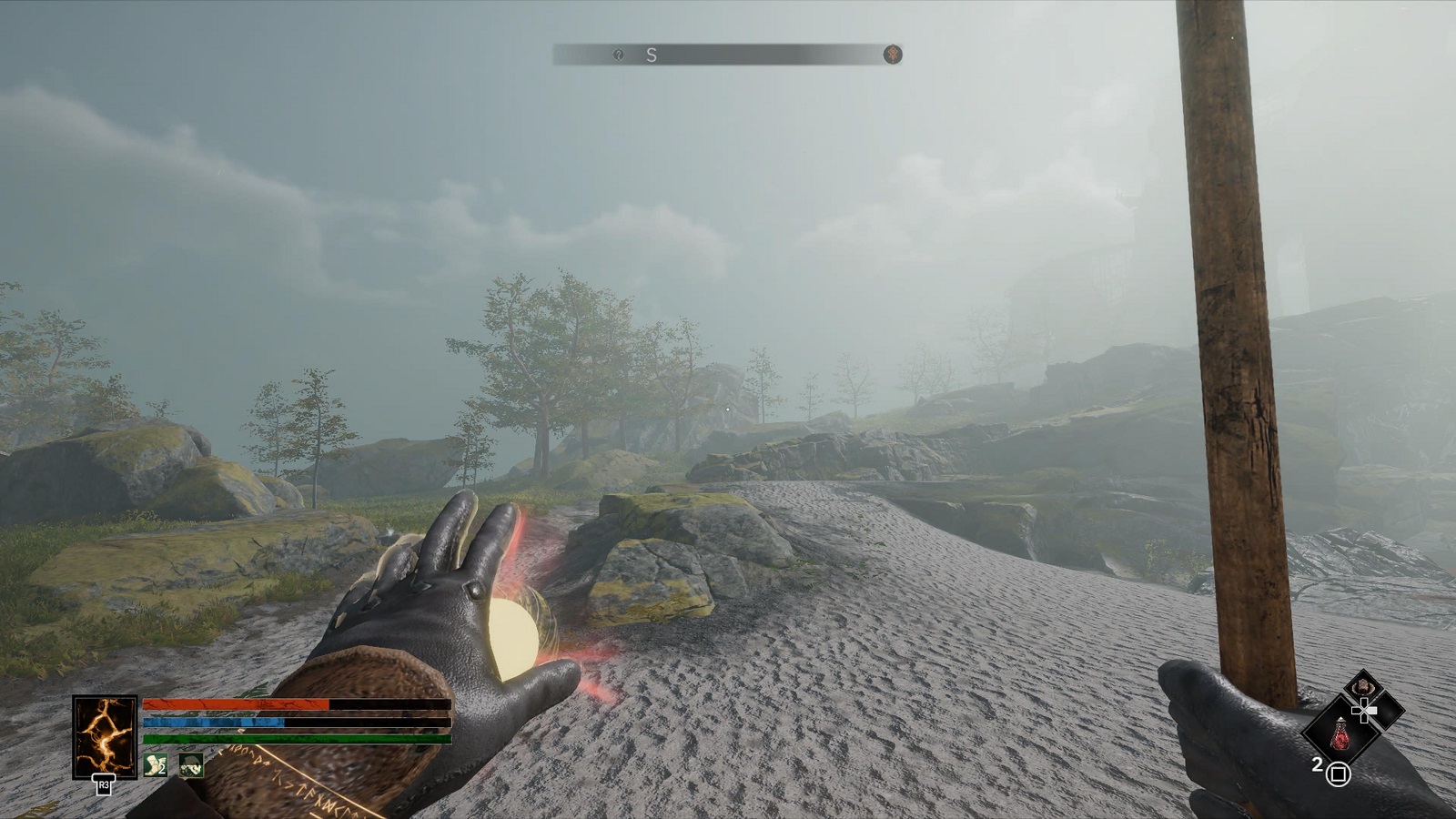Use the red health potion quick slot
The width and height of the screenshot is (1456, 819).
pos(1341,733)
